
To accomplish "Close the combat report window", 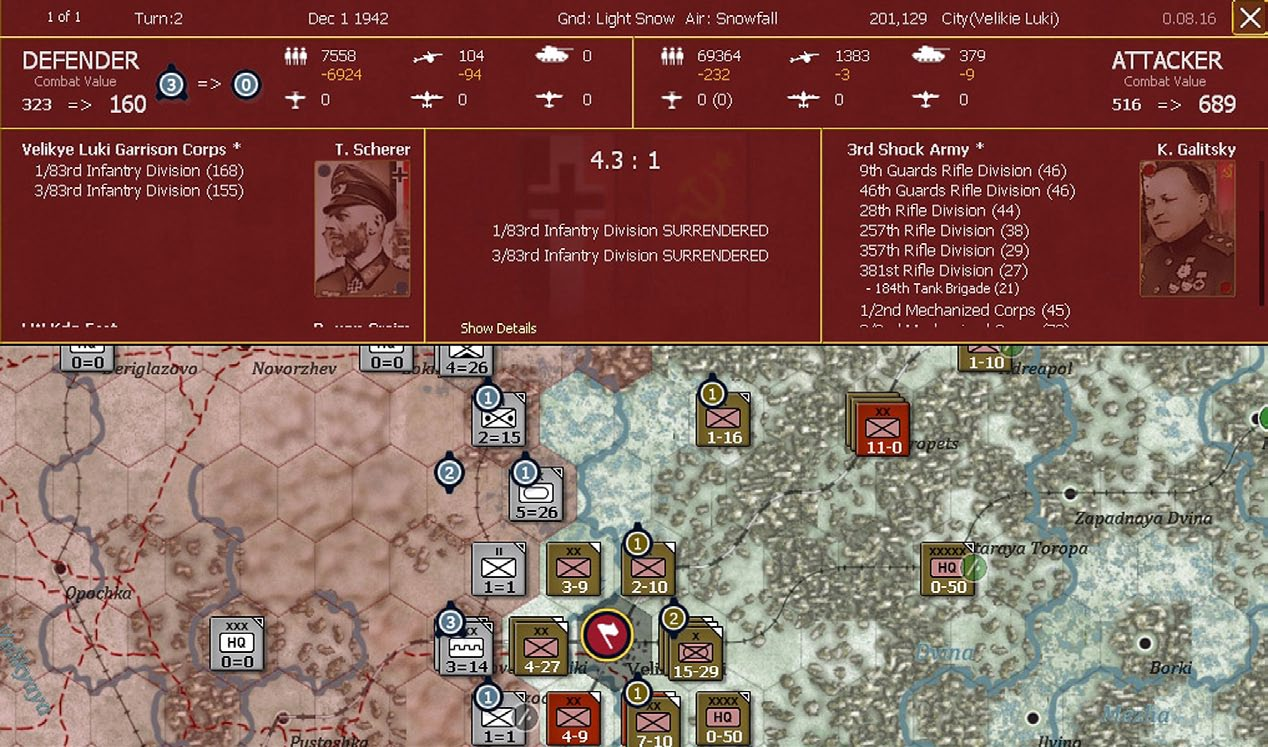I will click(x=1249, y=18).
